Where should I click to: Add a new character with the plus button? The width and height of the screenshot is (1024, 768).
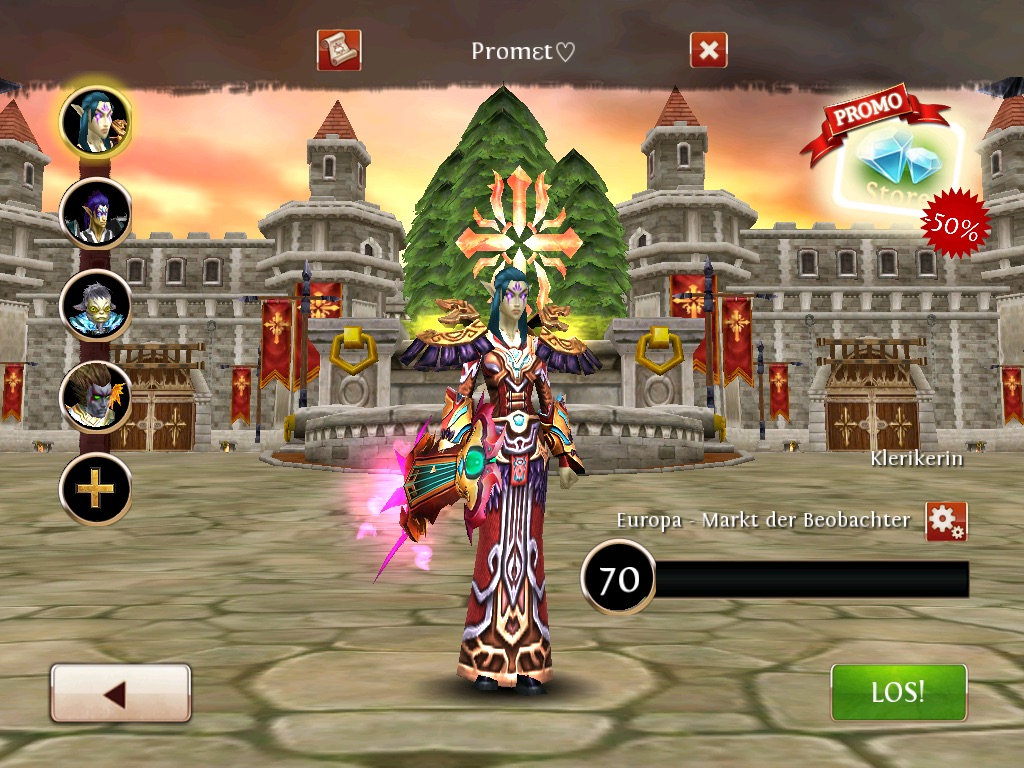95,488
